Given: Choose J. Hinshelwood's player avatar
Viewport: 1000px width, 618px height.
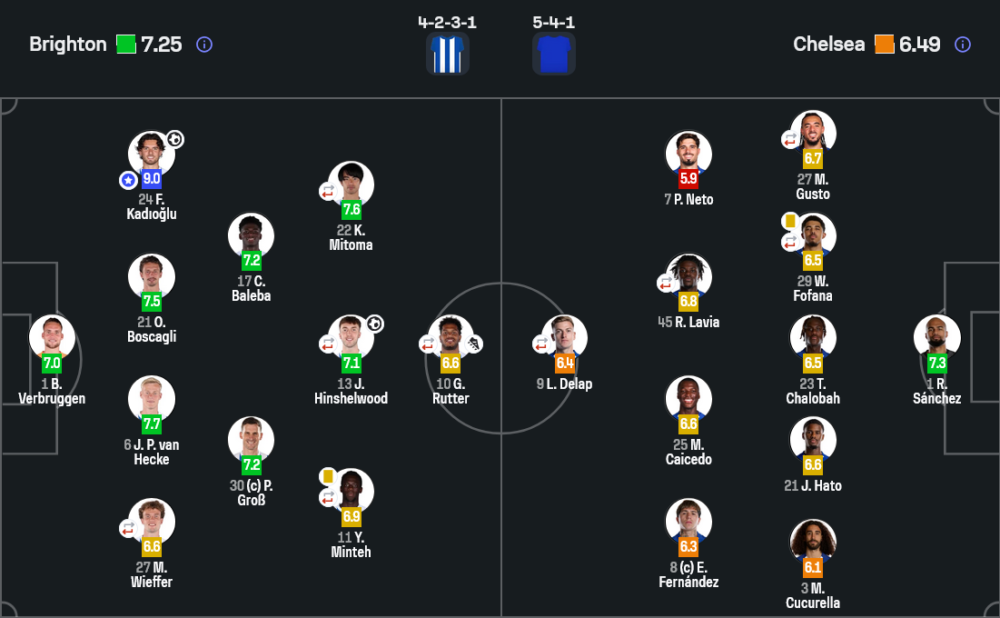Looking at the screenshot, I should pyautogui.click(x=351, y=338).
